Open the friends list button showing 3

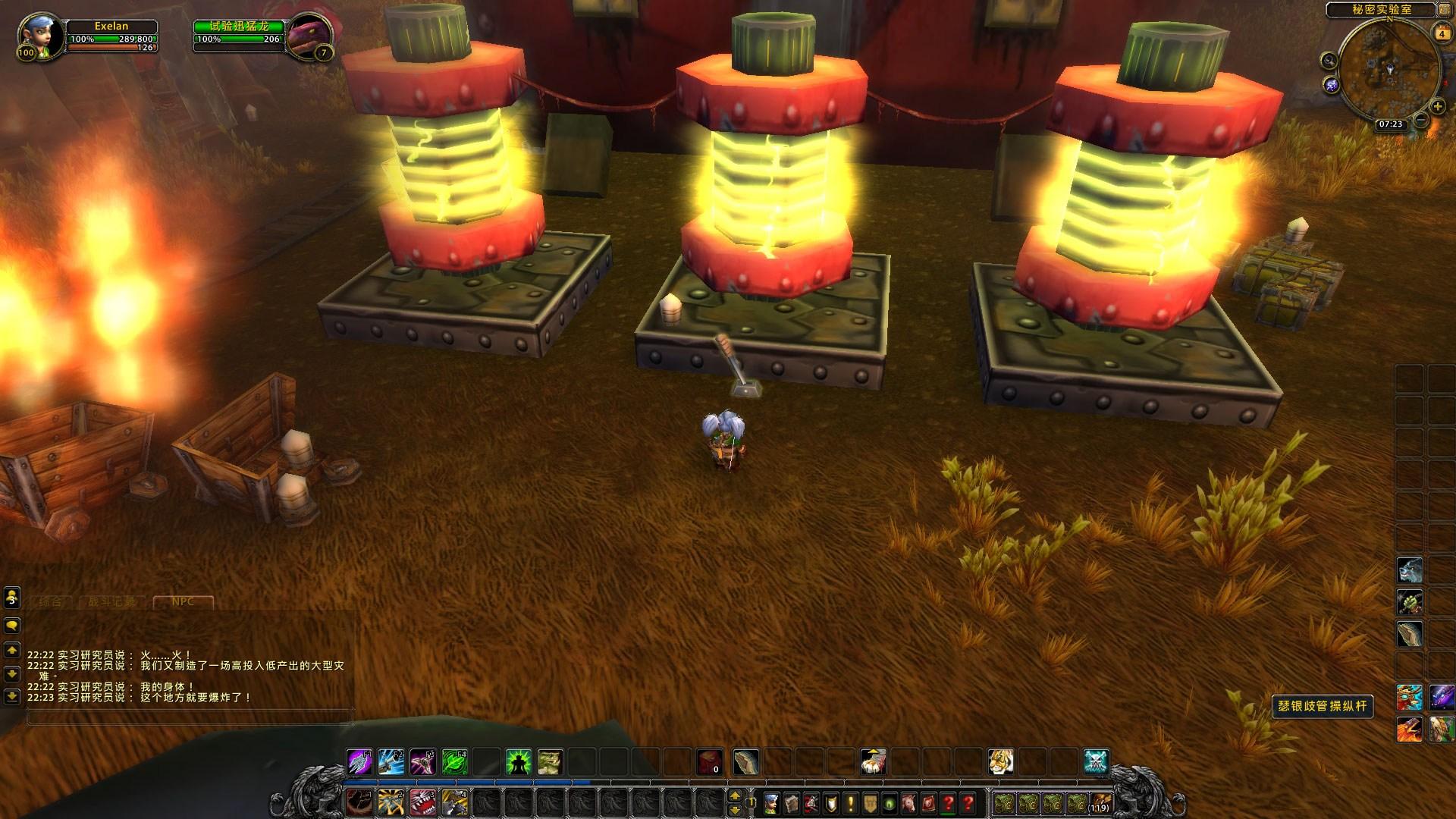coord(12,598)
